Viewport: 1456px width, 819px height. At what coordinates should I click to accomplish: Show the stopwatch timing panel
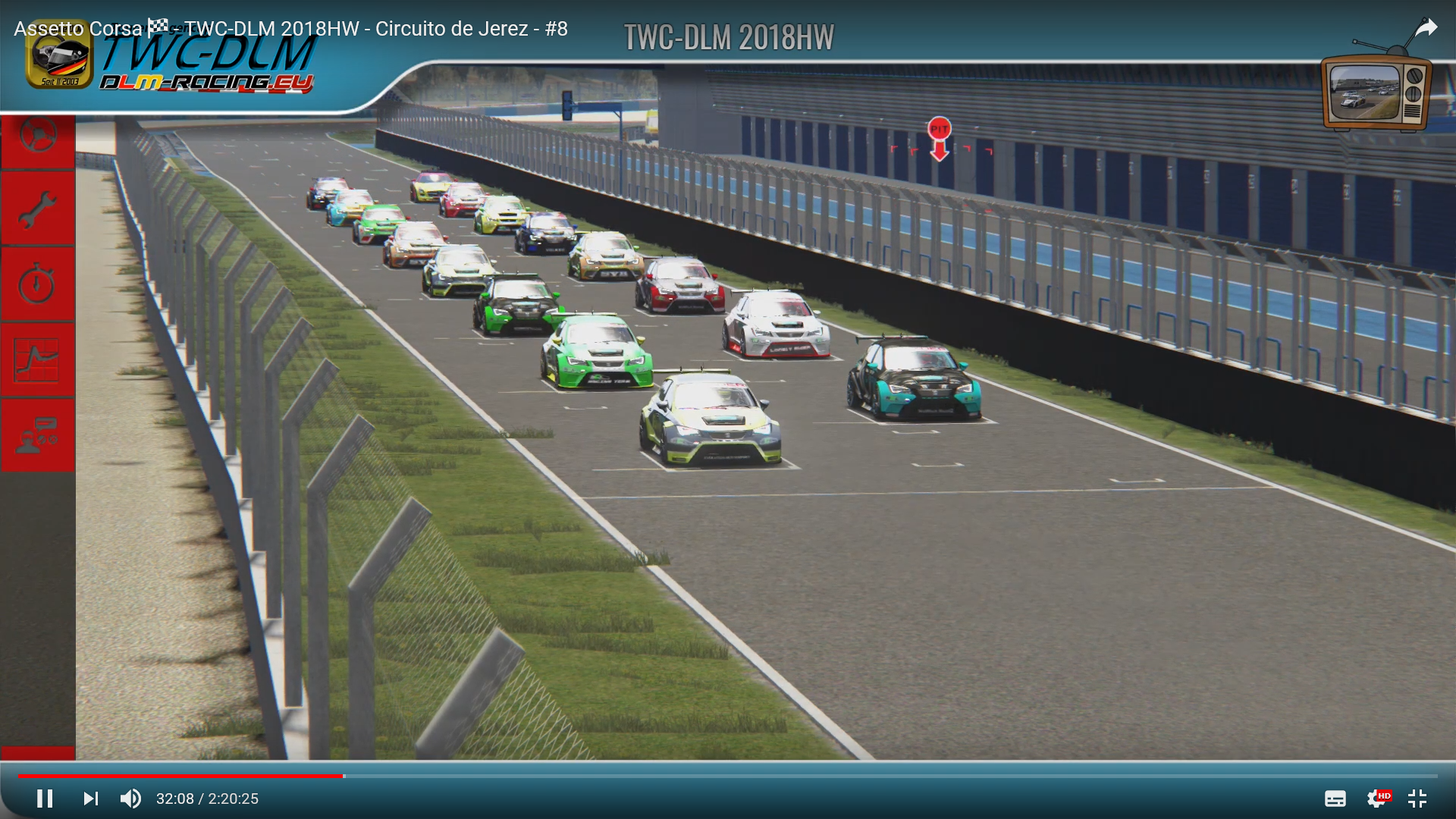pyautogui.click(x=37, y=284)
